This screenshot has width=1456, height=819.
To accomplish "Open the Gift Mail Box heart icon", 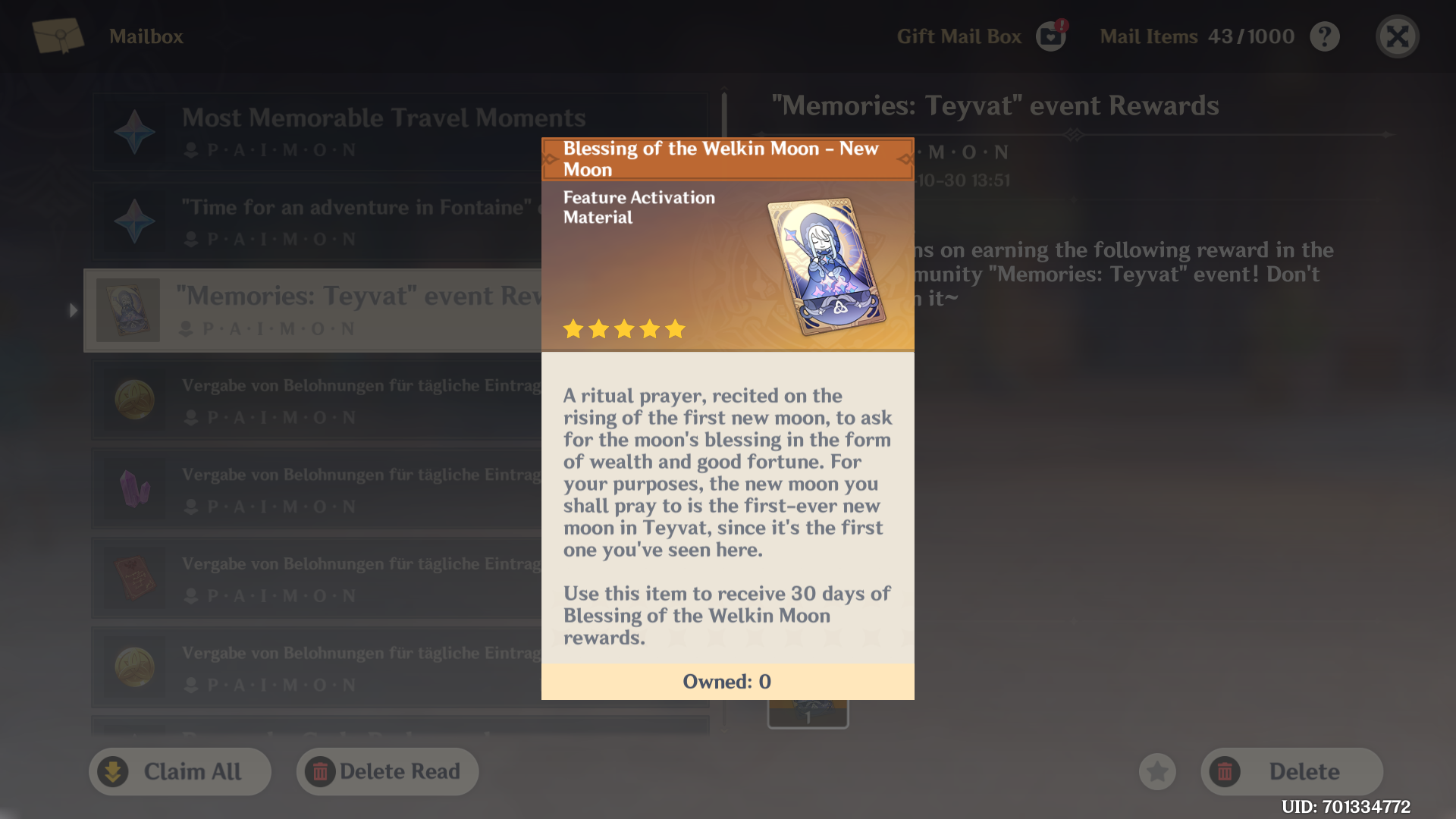I will tap(1050, 36).
